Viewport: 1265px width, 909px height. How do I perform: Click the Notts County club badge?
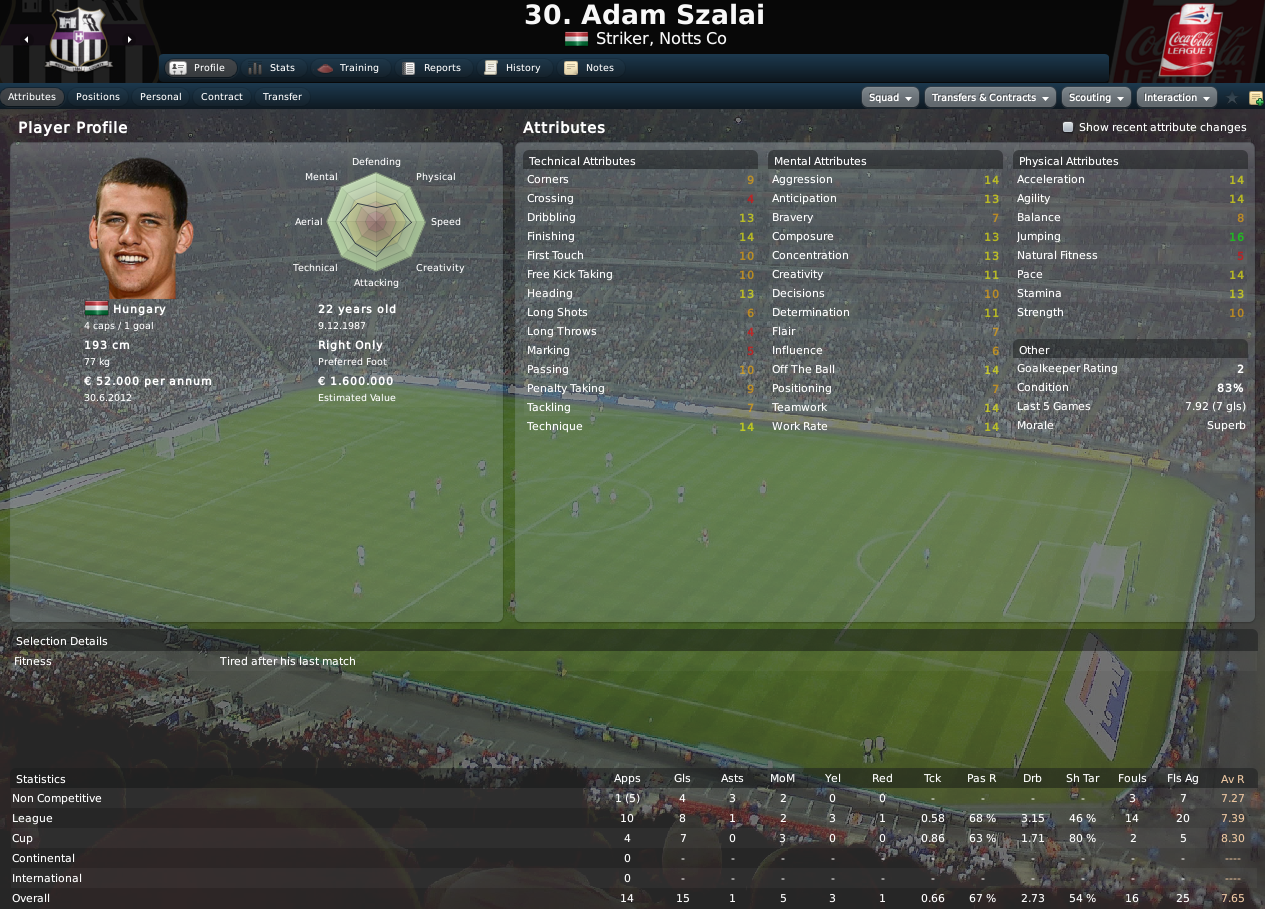pos(78,42)
